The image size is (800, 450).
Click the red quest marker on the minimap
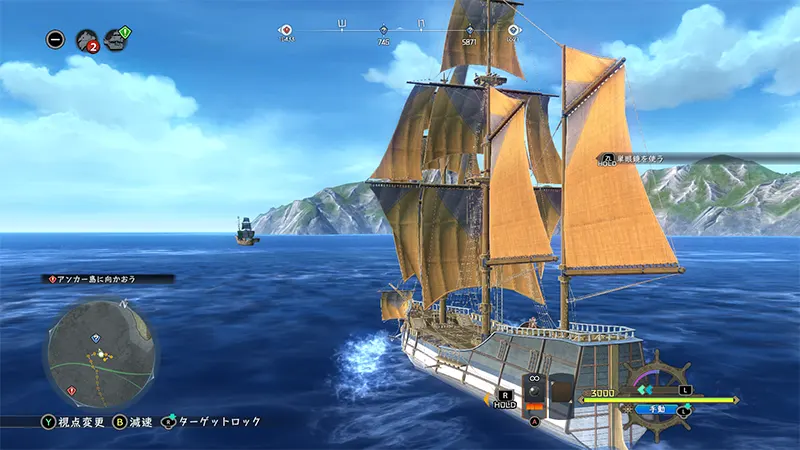coord(70,390)
